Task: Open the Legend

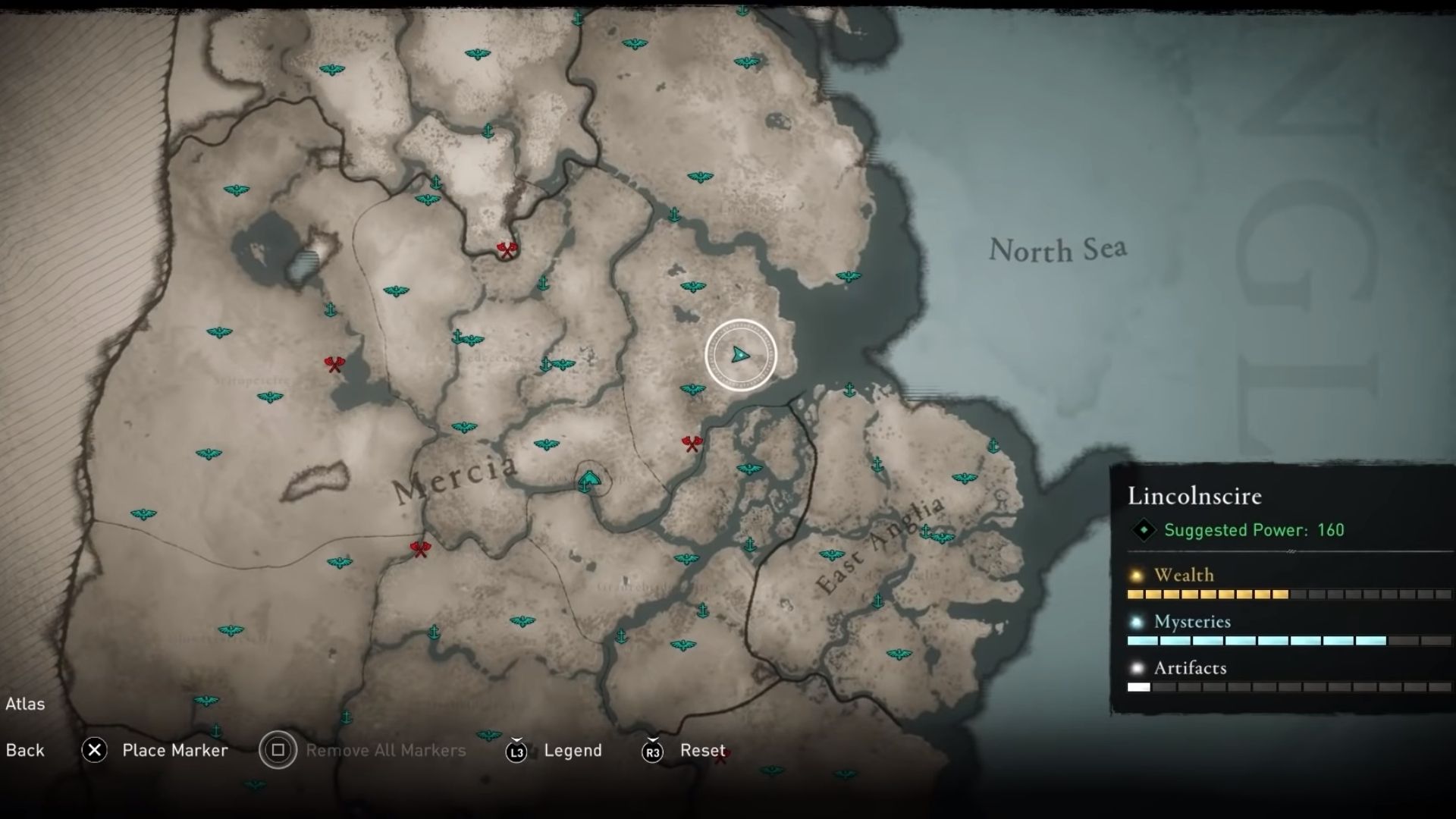Action: tap(574, 751)
